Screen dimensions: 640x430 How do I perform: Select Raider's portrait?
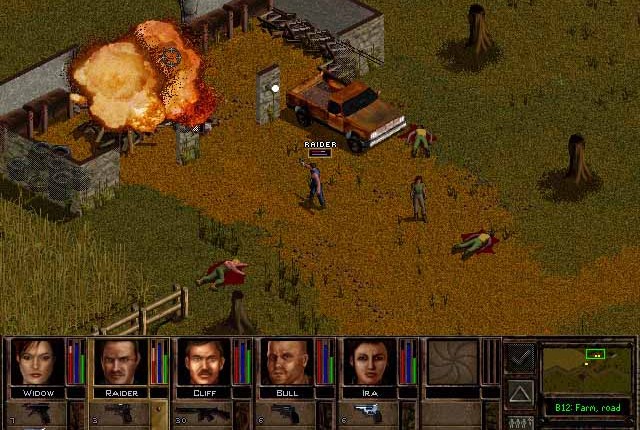point(120,361)
